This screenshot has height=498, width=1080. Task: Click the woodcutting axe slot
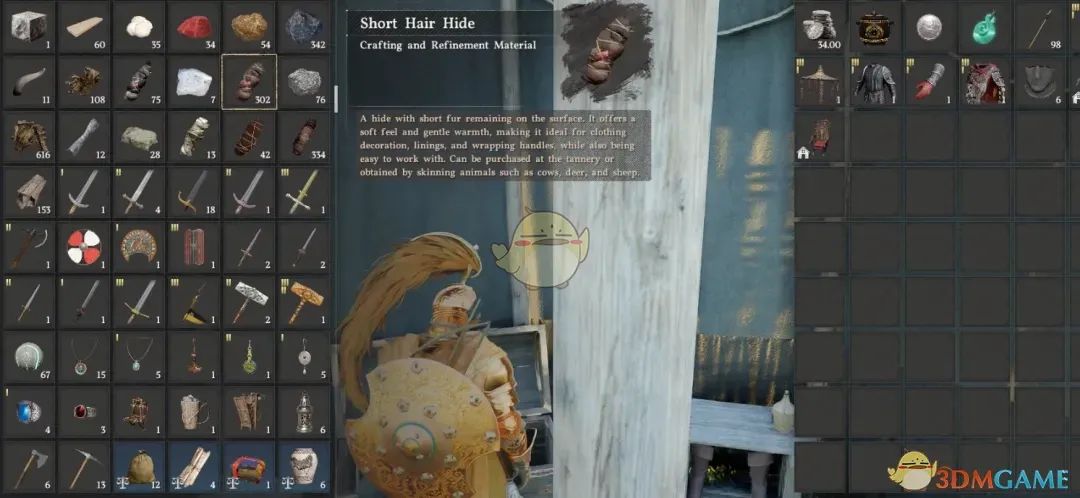click(x=28, y=465)
